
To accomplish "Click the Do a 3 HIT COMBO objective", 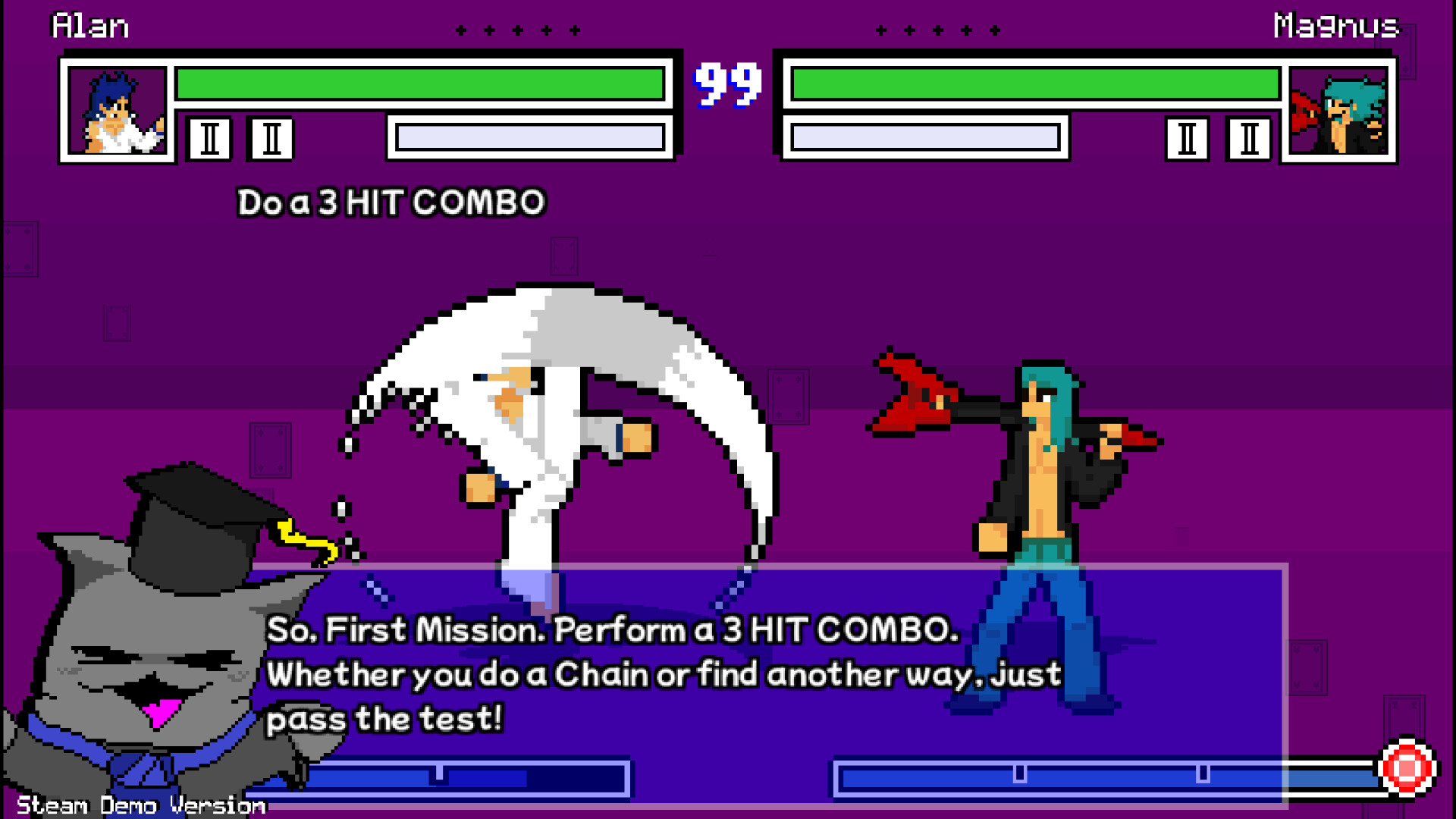I will tap(389, 202).
